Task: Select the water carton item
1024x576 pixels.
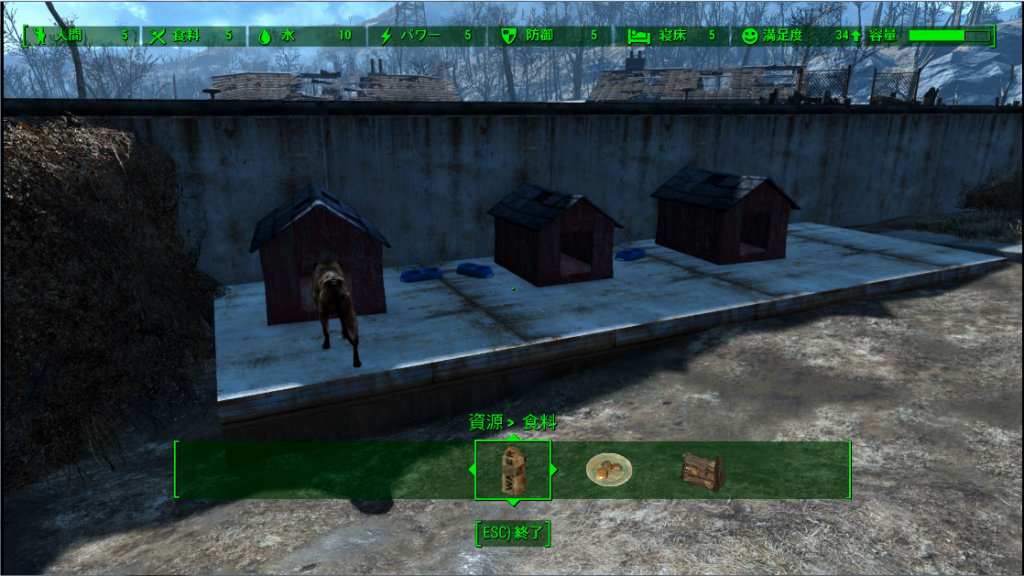Action: [x=512, y=469]
